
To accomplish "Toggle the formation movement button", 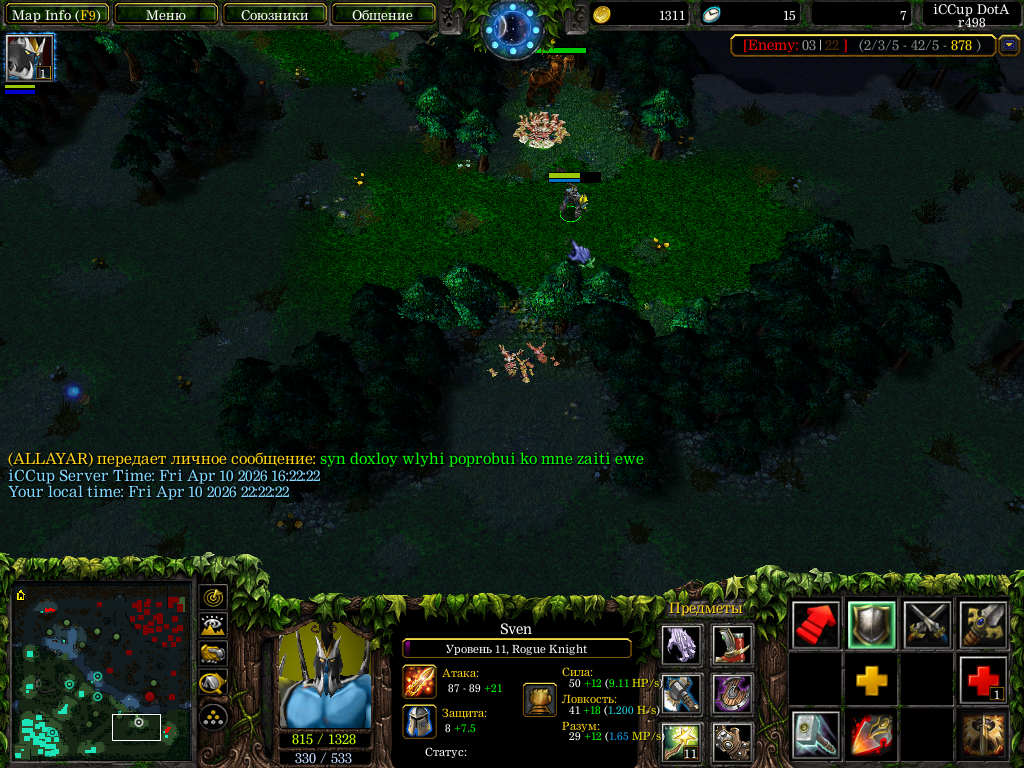I will click(213, 716).
